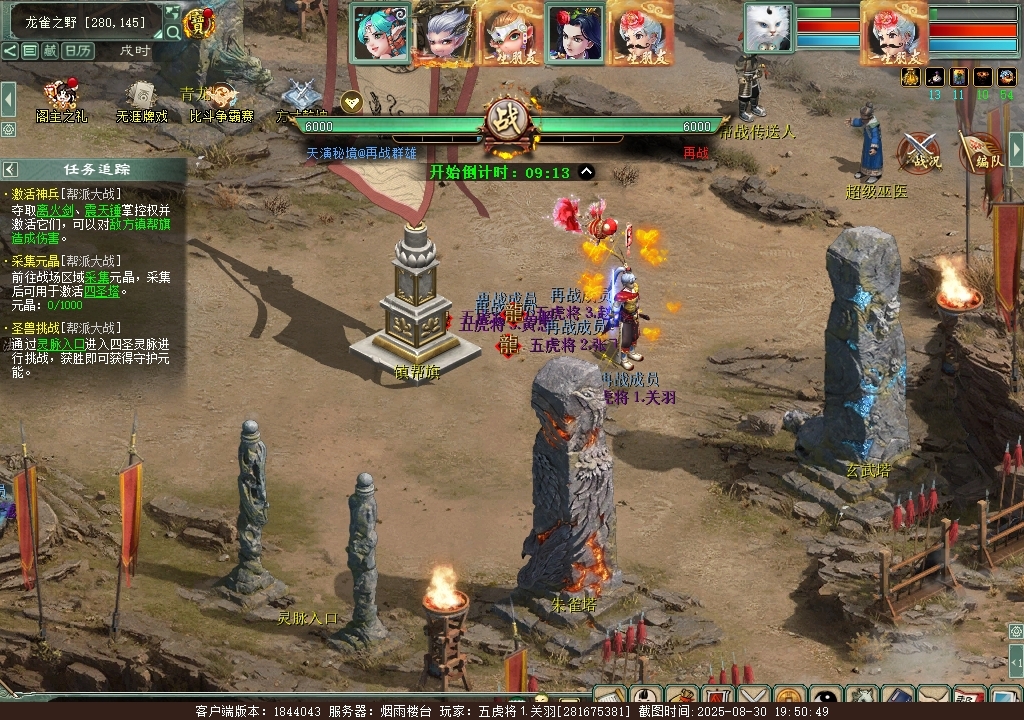The width and height of the screenshot is (1024, 720).
Task: Click the magnifier search button beside the map name
Action: click(x=173, y=32)
